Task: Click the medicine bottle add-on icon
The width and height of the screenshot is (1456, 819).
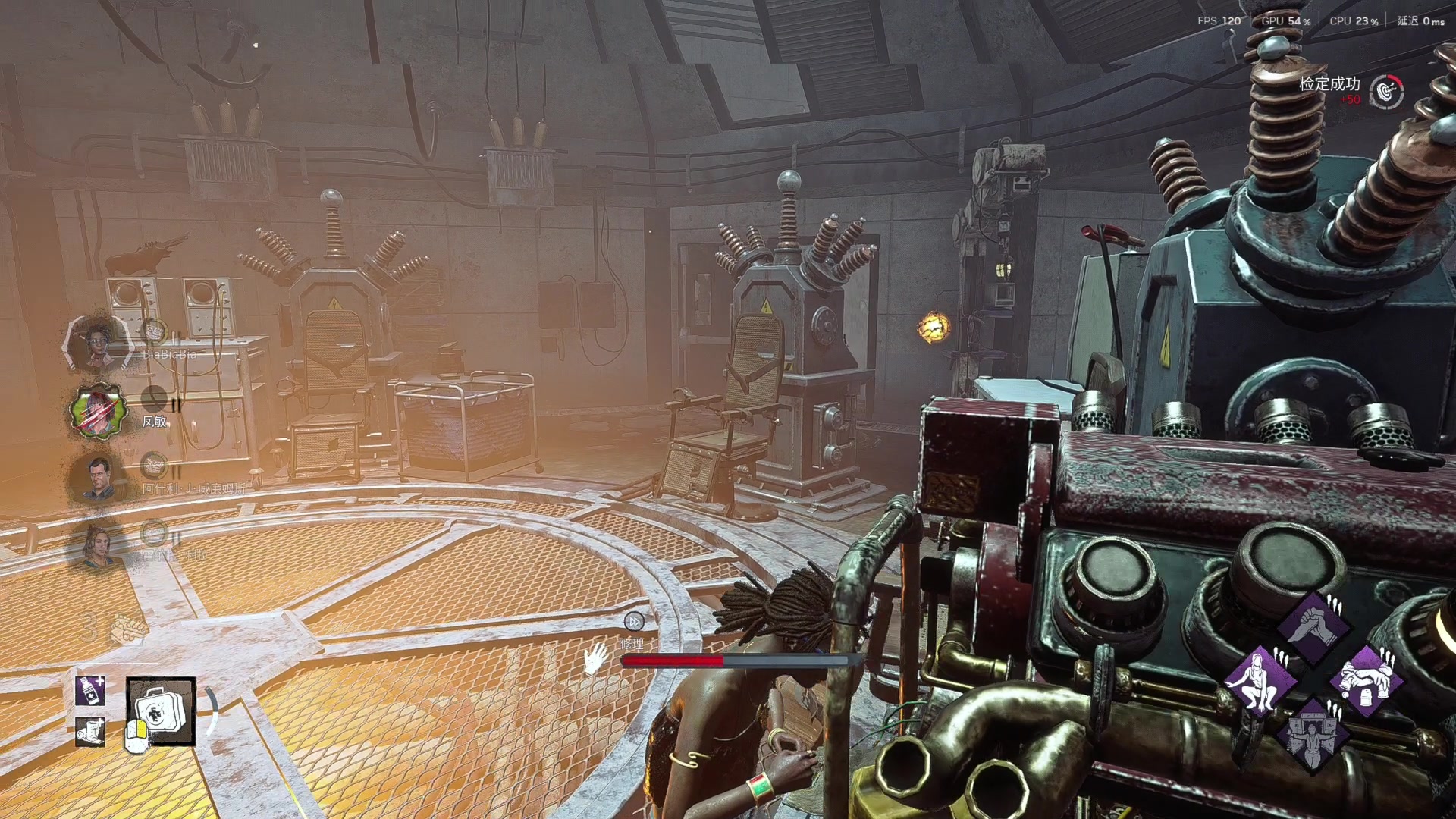Action: [90, 691]
